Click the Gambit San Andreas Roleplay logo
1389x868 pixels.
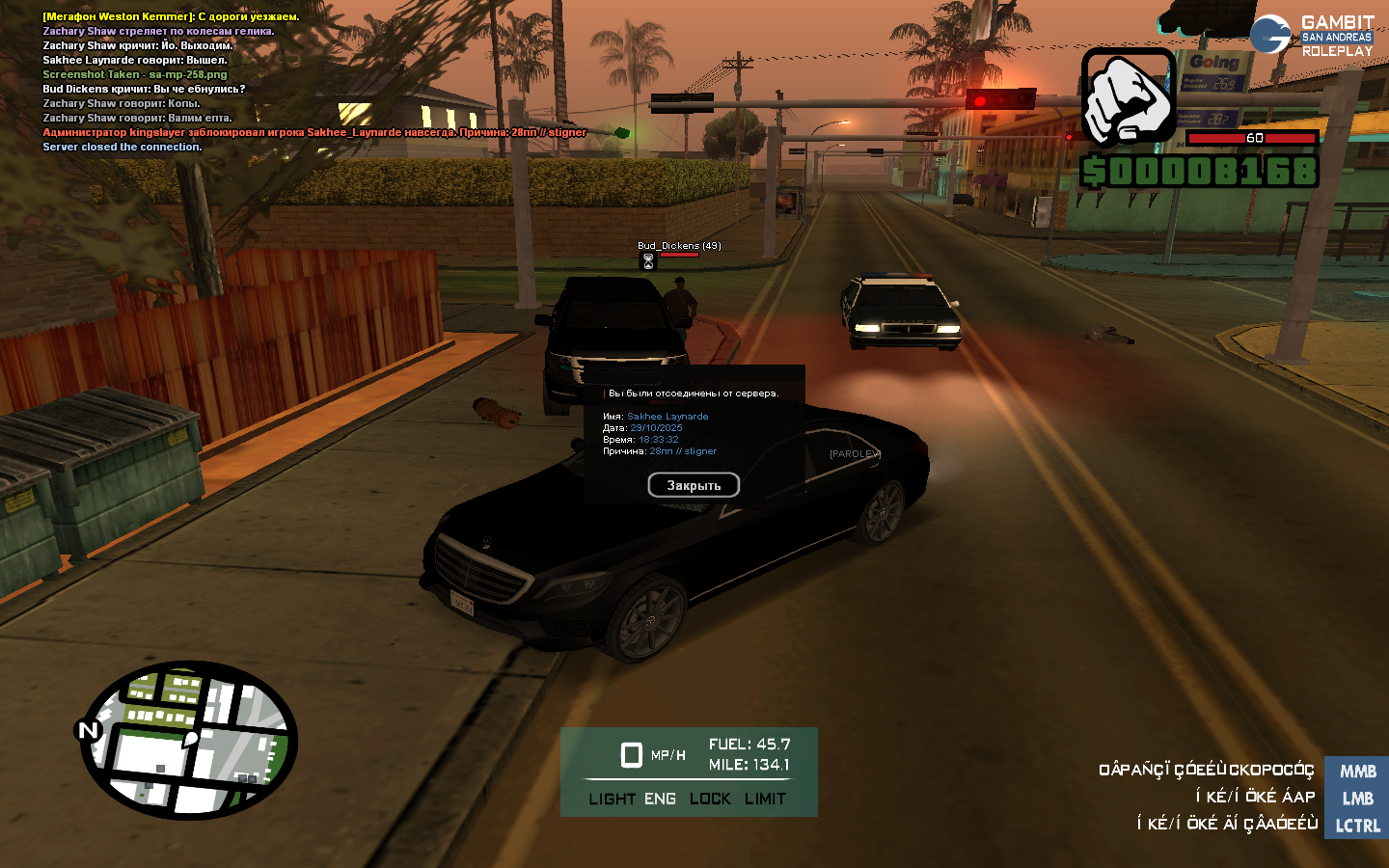tap(1312, 36)
